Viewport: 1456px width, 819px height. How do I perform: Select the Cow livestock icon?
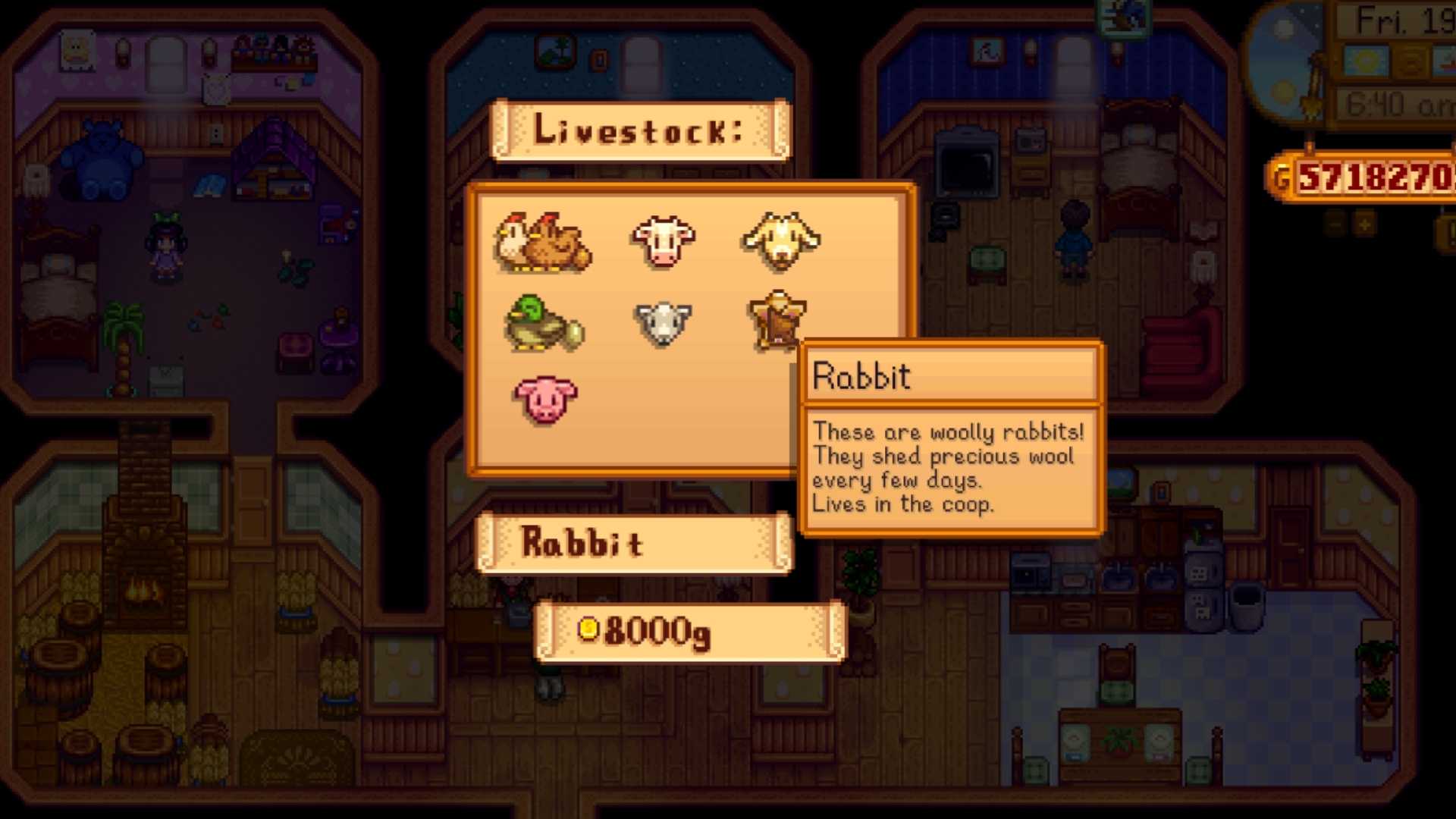point(664,241)
